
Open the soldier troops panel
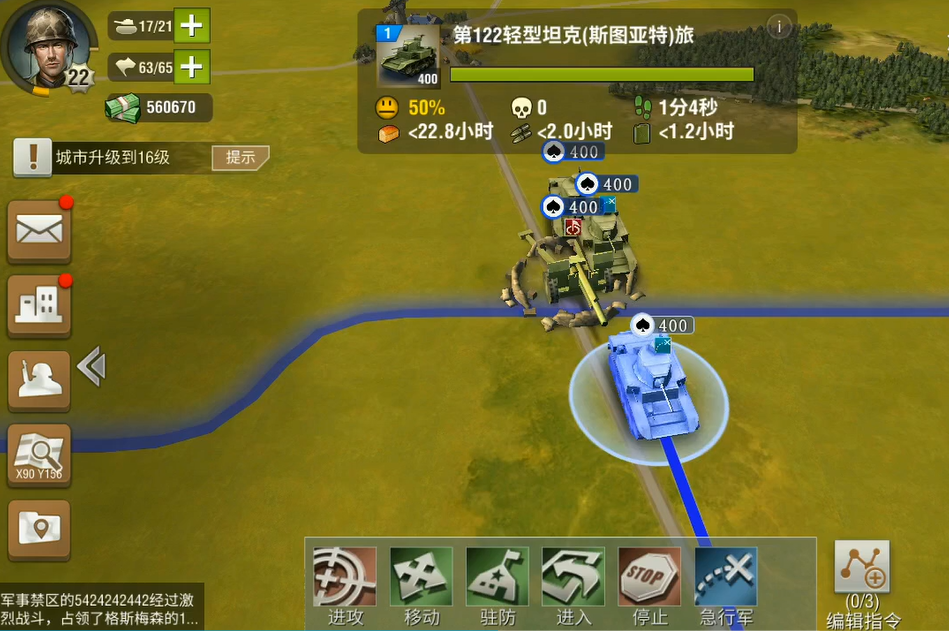(x=40, y=378)
